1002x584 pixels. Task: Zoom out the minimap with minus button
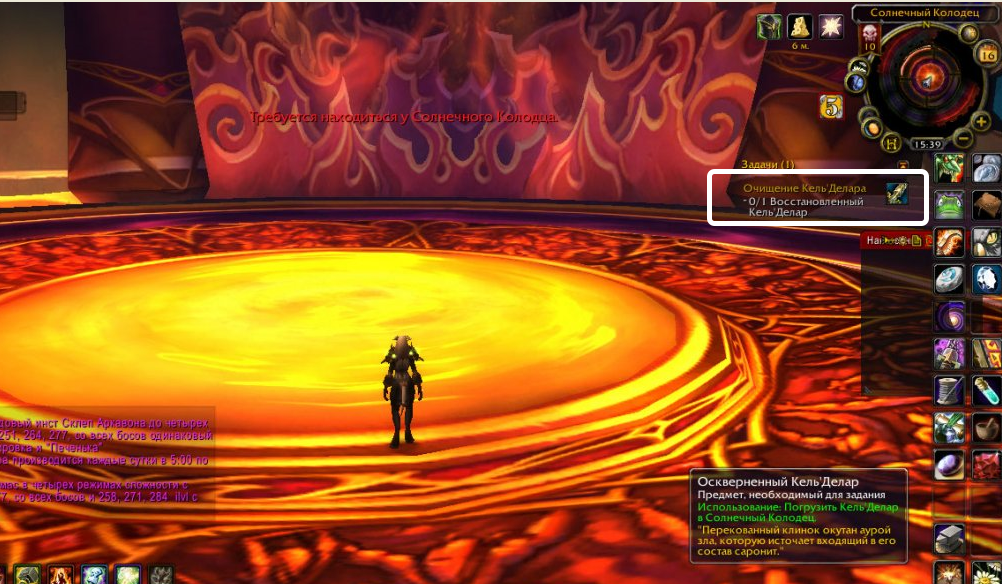(961, 137)
